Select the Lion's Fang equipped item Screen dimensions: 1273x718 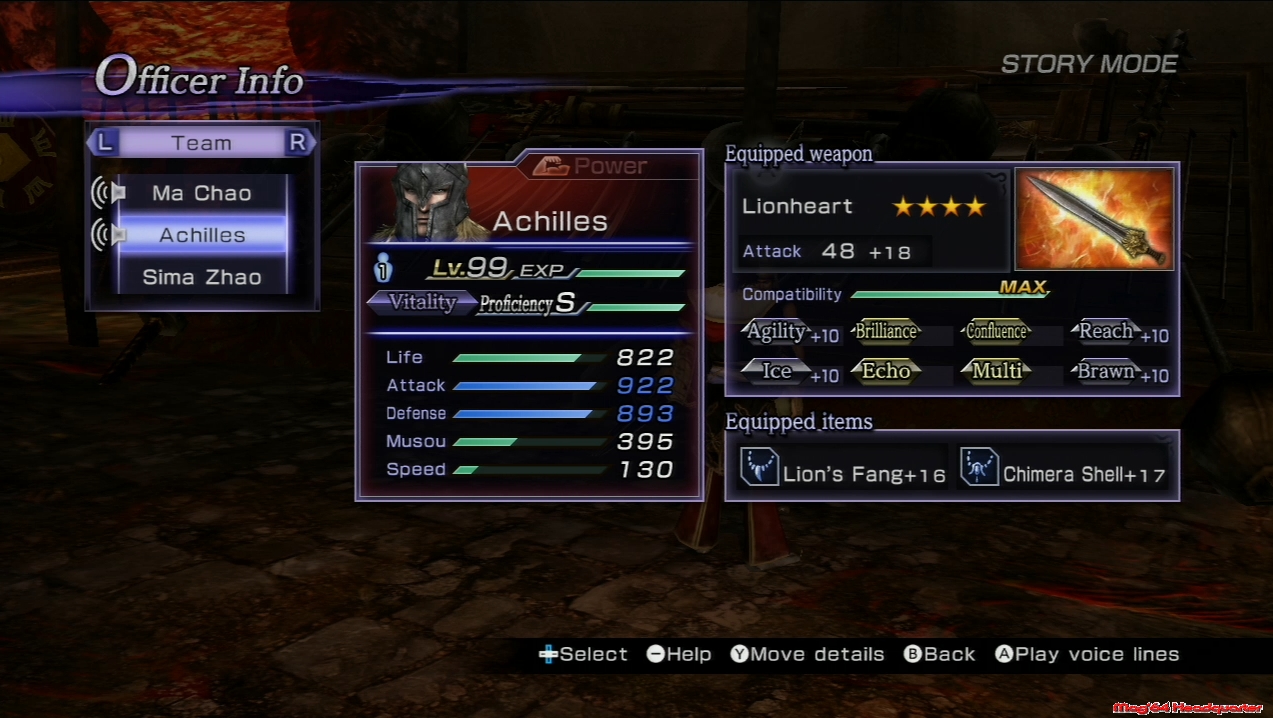843,469
